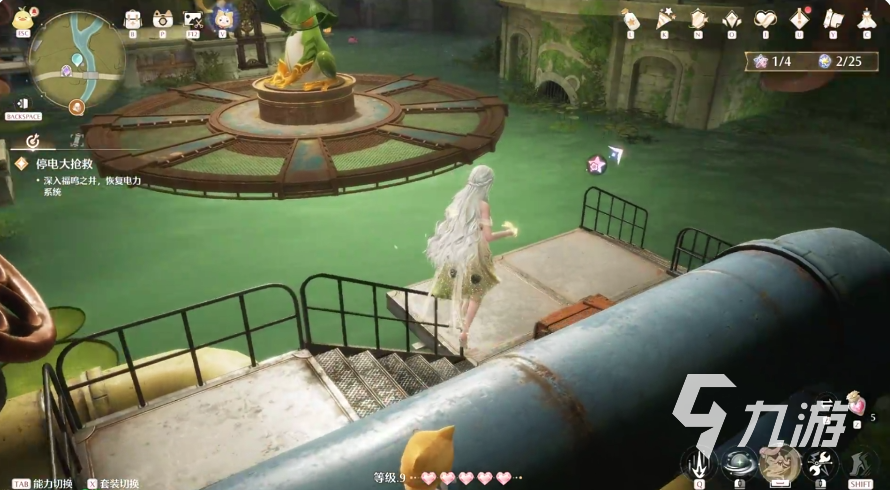Open the paper scroll icon

click(832, 18)
